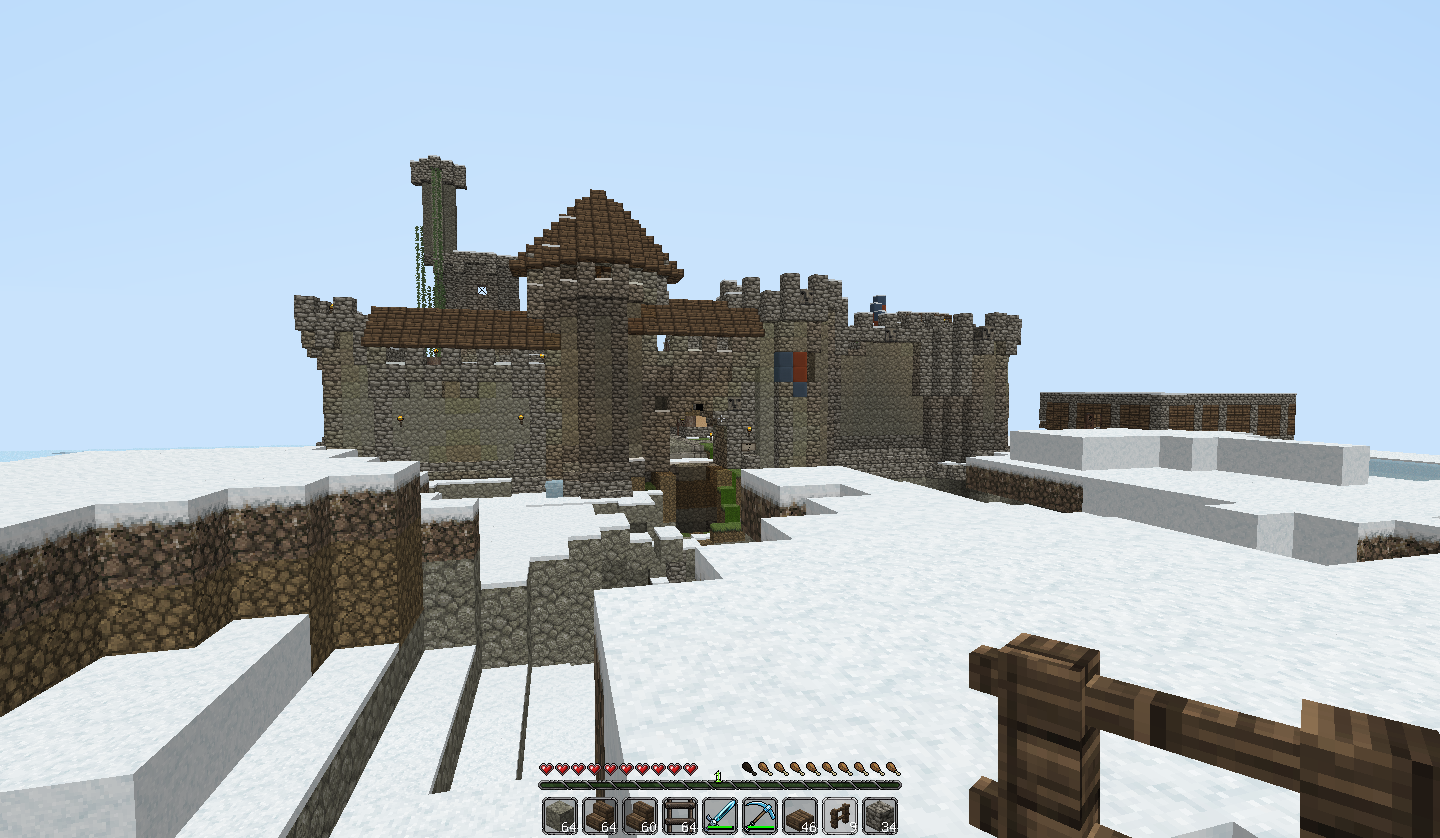Equip the diamond pickaxe

tap(760, 815)
